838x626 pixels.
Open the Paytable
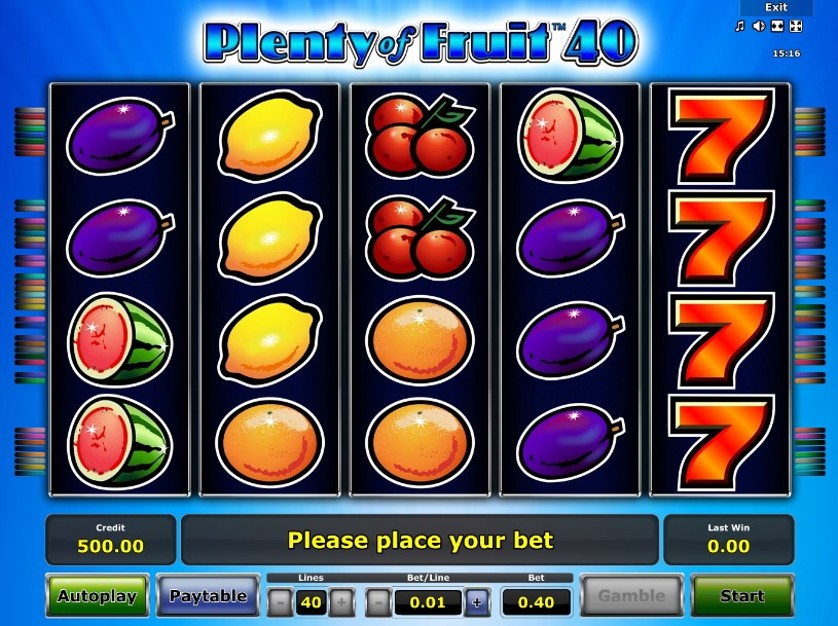pos(207,596)
